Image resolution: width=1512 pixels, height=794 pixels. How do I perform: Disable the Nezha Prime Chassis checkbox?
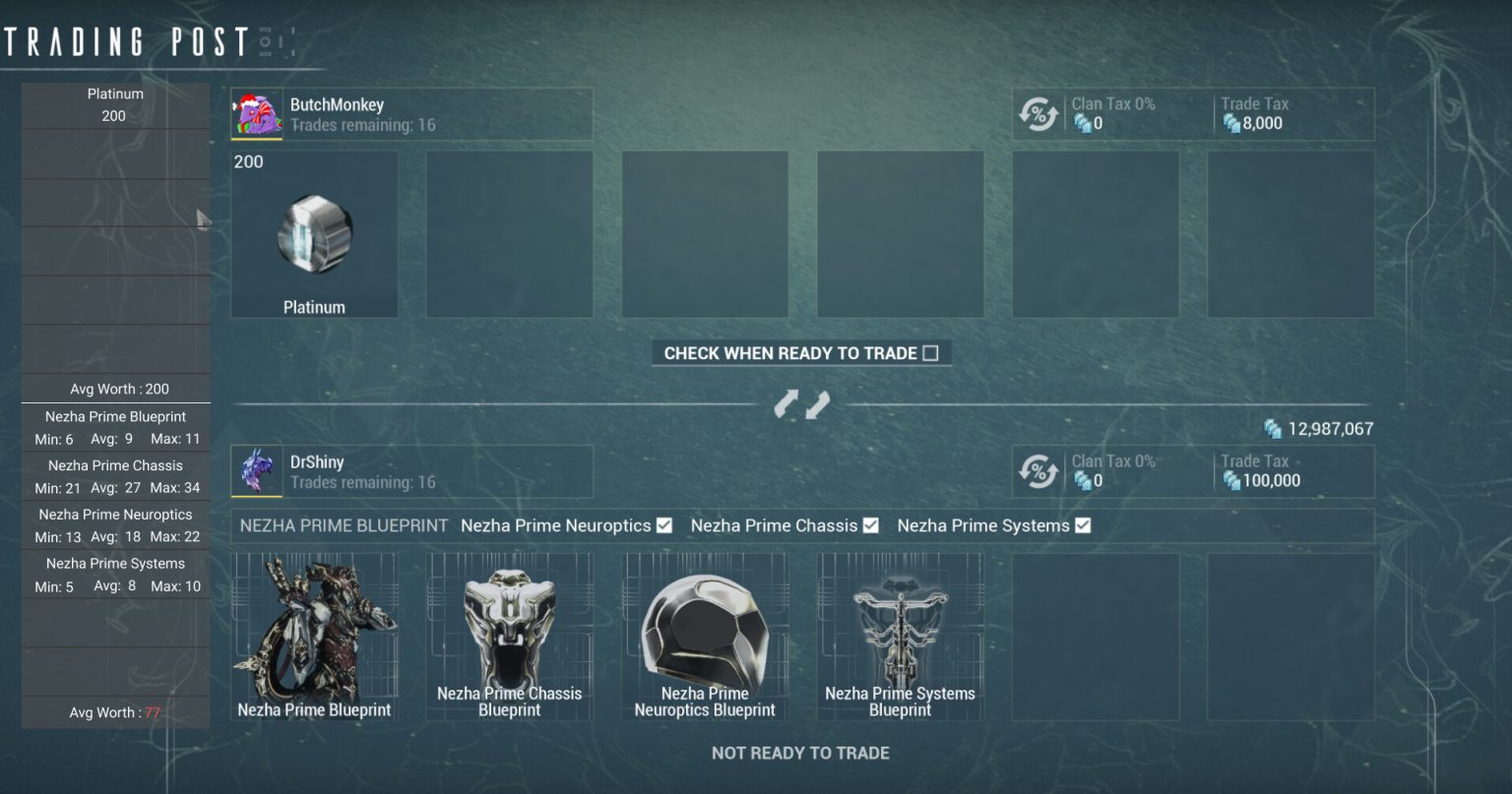pyautogui.click(x=870, y=525)
